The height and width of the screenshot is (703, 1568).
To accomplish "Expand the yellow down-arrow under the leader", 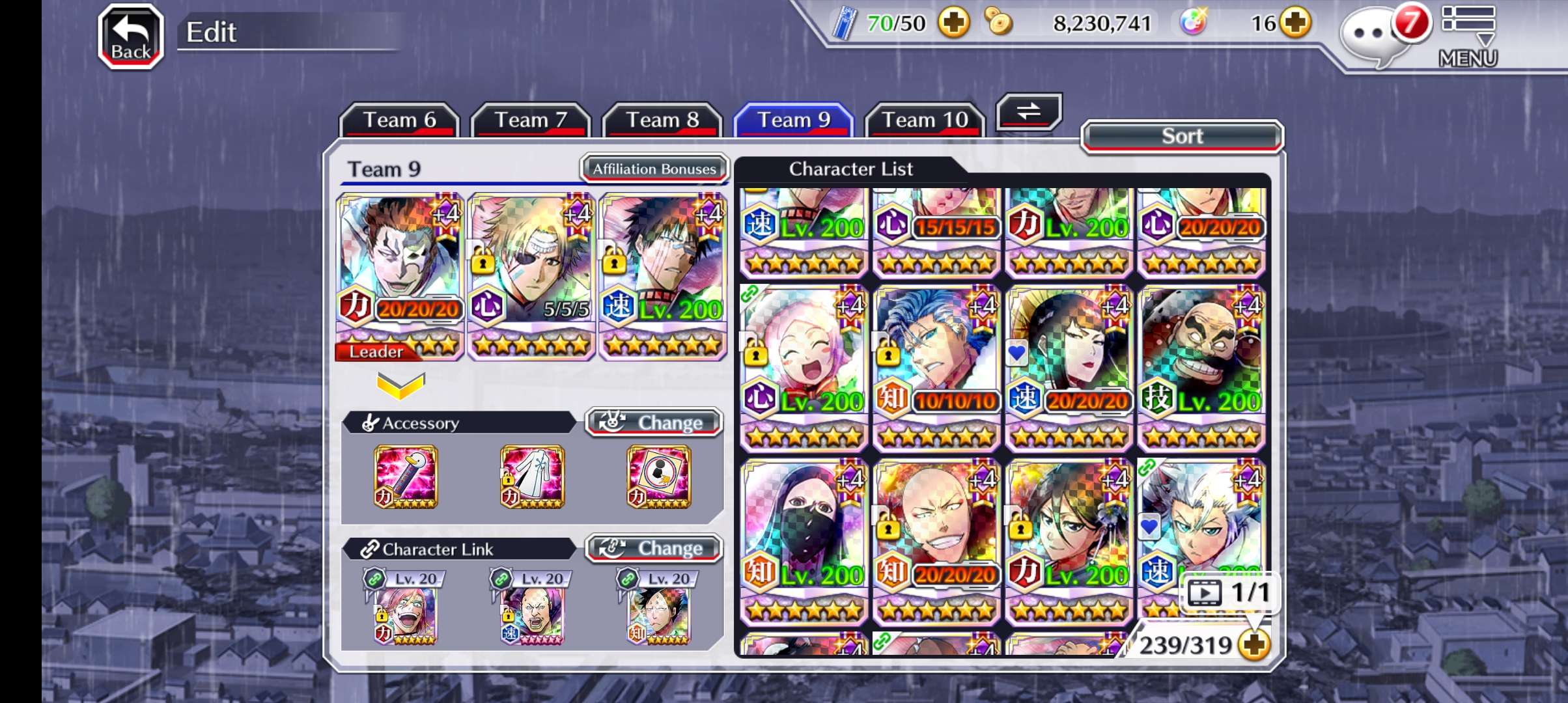I will point(400,385).
